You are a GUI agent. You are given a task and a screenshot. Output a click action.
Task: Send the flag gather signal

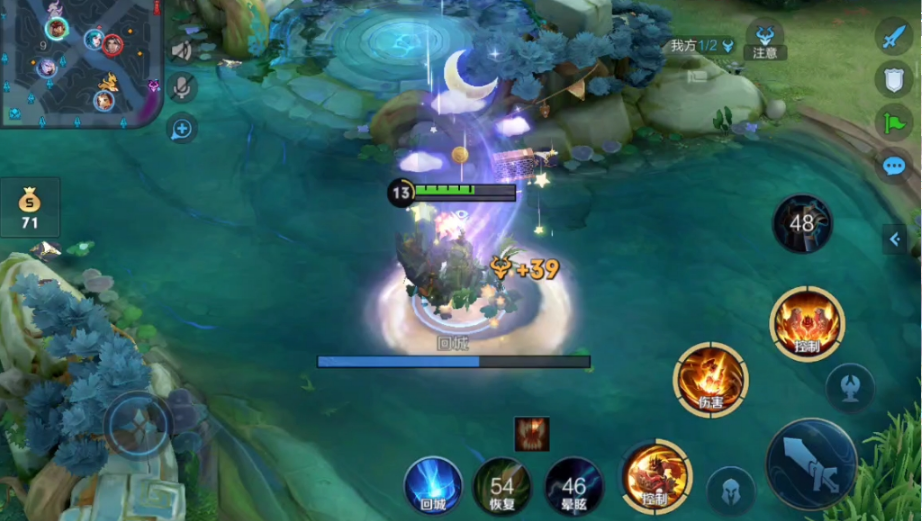[x=893, y=122]
